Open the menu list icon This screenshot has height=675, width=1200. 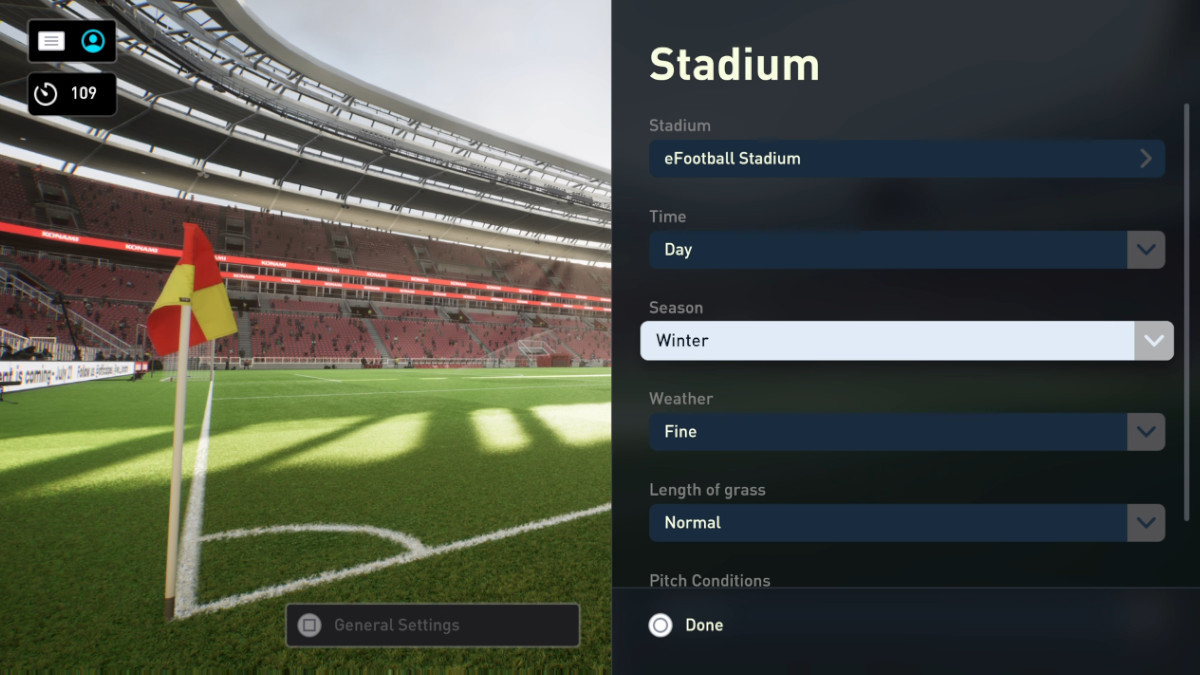coord(52,41)
